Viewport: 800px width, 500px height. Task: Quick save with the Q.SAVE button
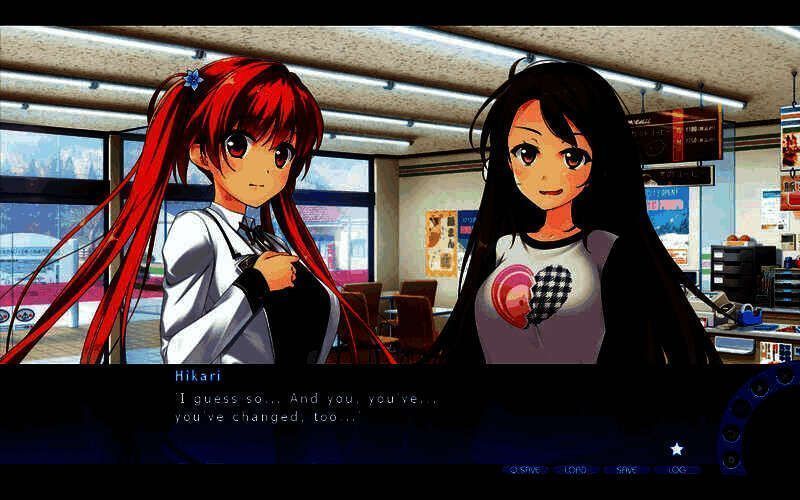point(525,469)
